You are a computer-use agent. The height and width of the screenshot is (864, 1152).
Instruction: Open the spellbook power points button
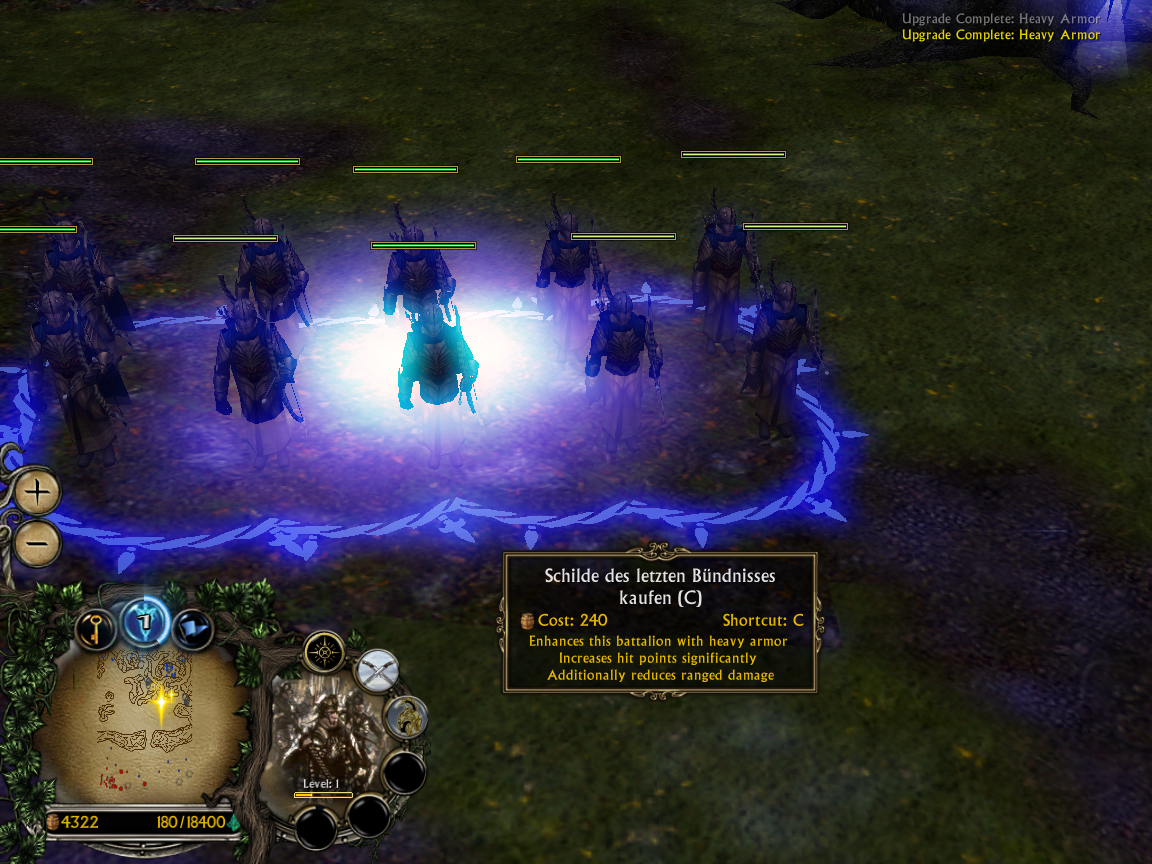coord(144,624)
